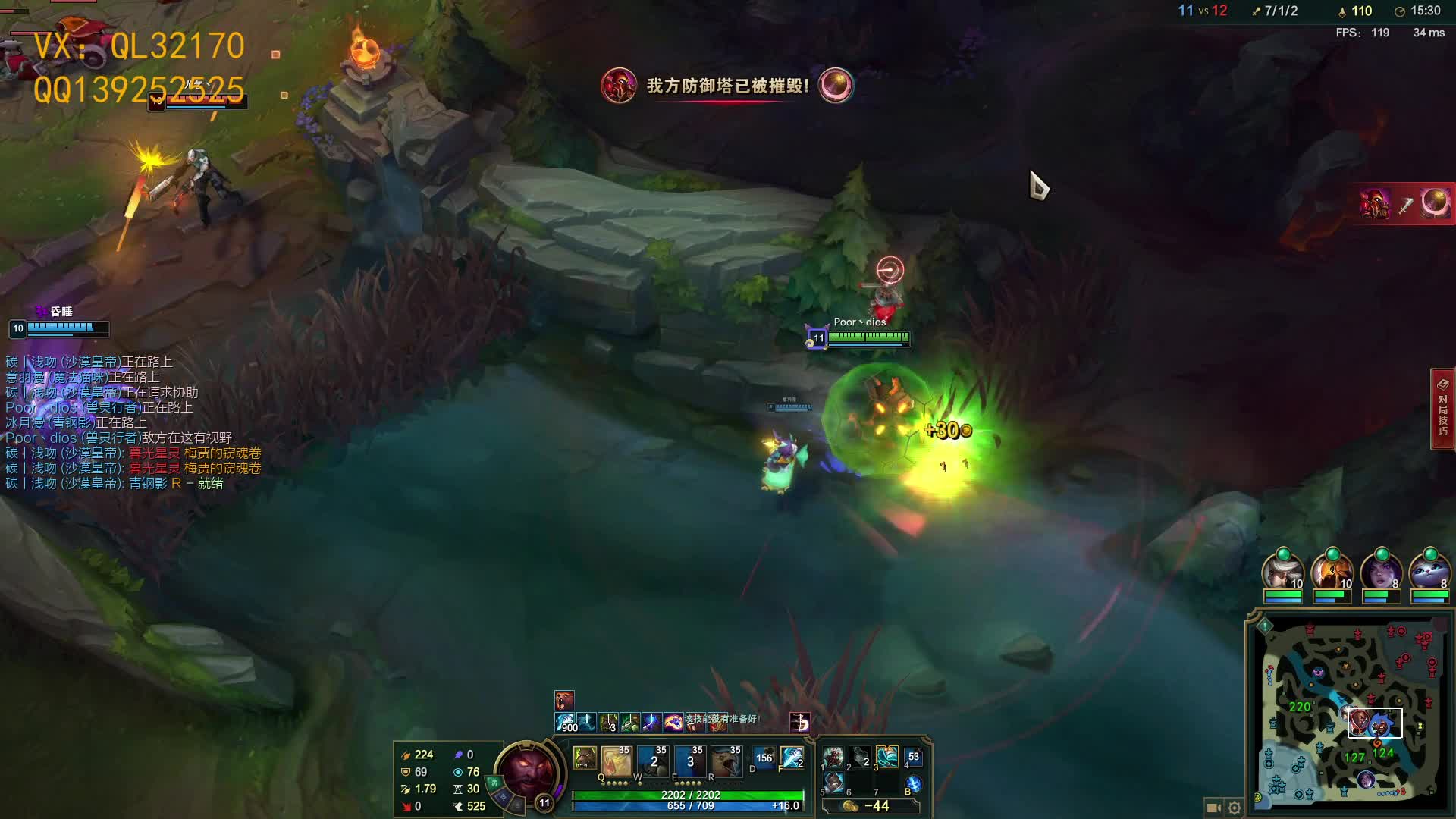Activate the R bird-storm ability

[726, 761]
